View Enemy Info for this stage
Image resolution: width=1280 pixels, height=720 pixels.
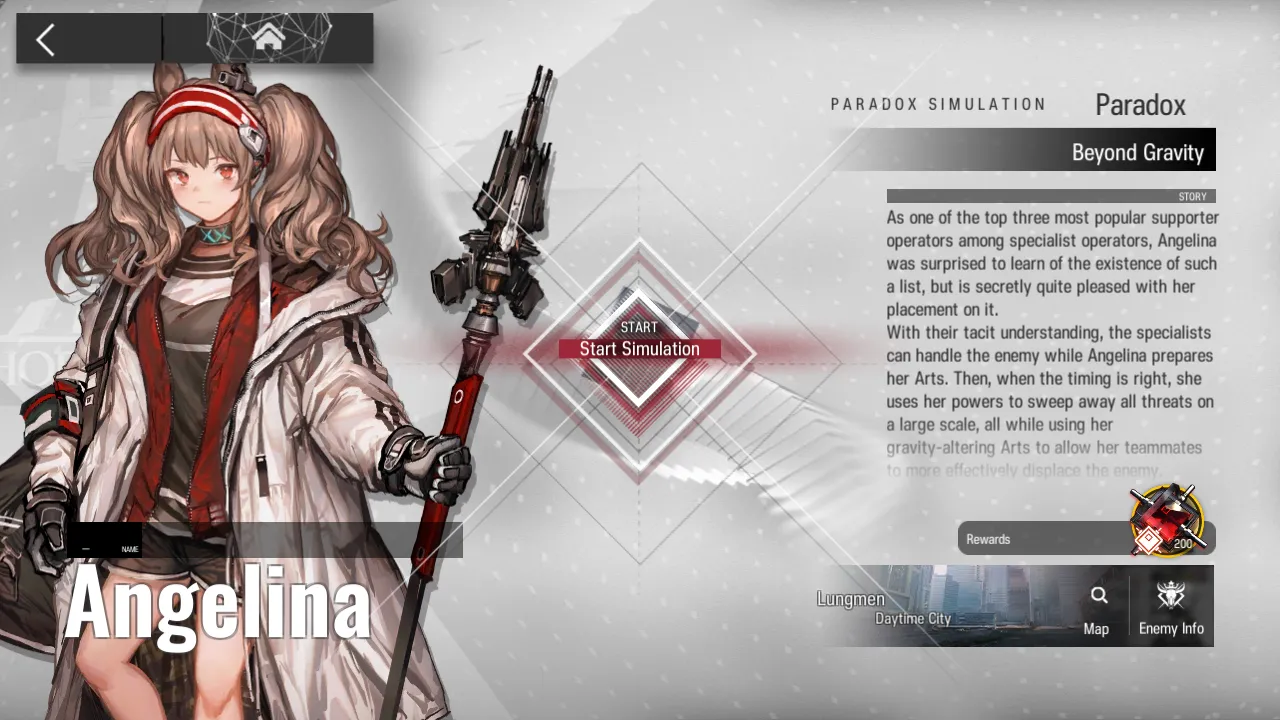coord(1171,608)
